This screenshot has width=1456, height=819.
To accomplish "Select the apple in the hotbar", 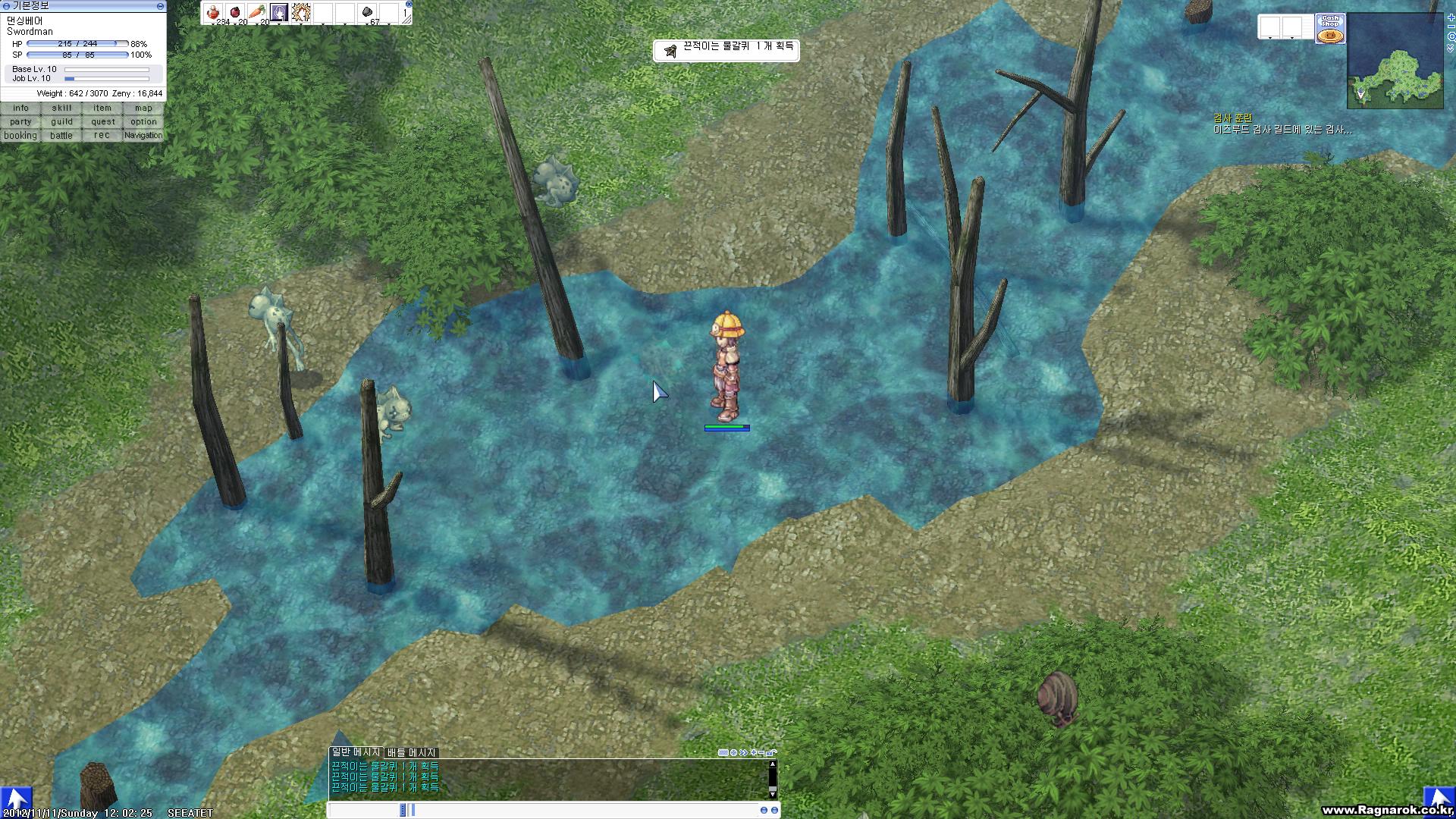I will pyautogui.click(x=235, y=12).
